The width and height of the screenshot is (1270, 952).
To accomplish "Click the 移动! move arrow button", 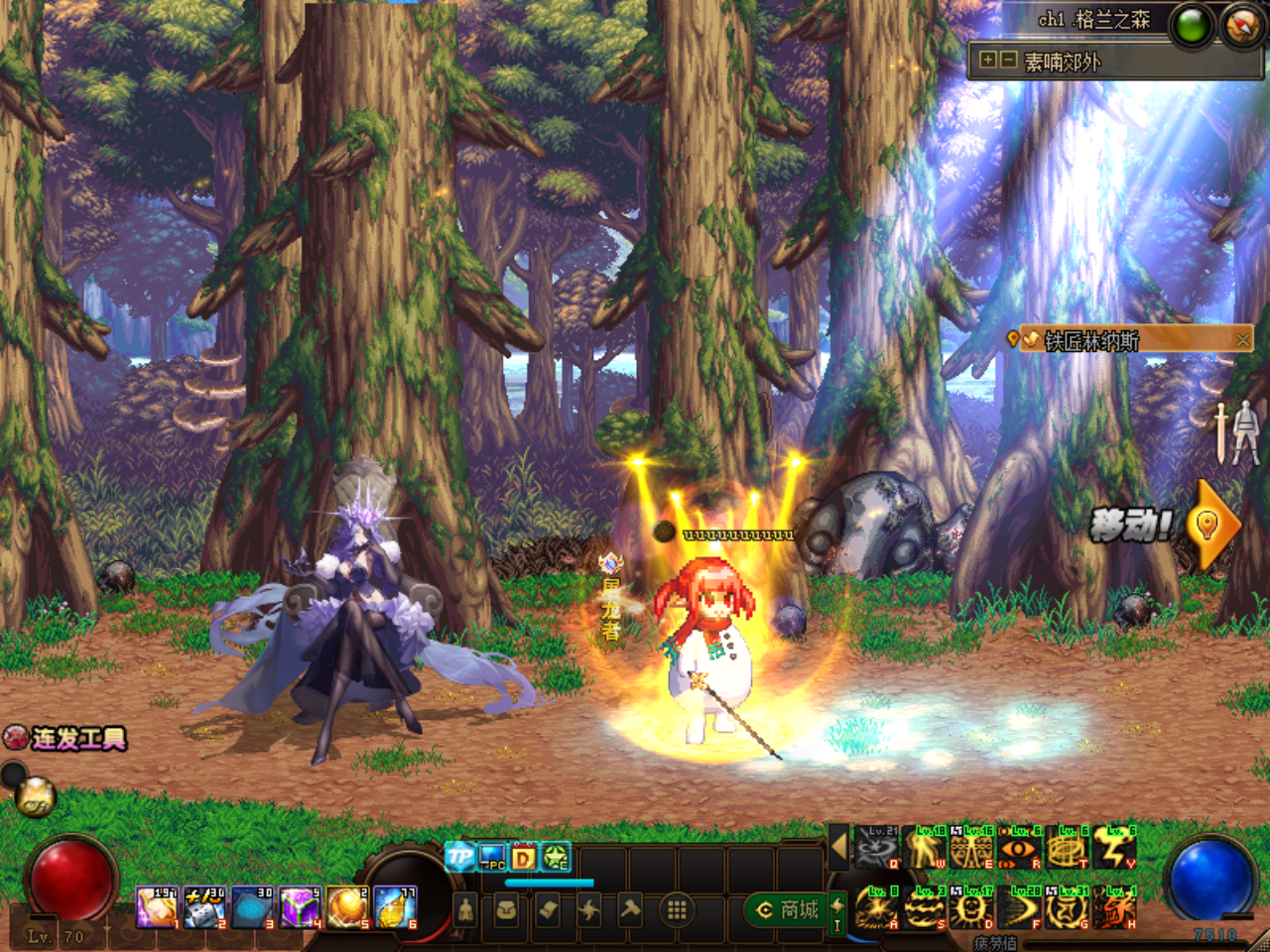I will coord(1208,524).
